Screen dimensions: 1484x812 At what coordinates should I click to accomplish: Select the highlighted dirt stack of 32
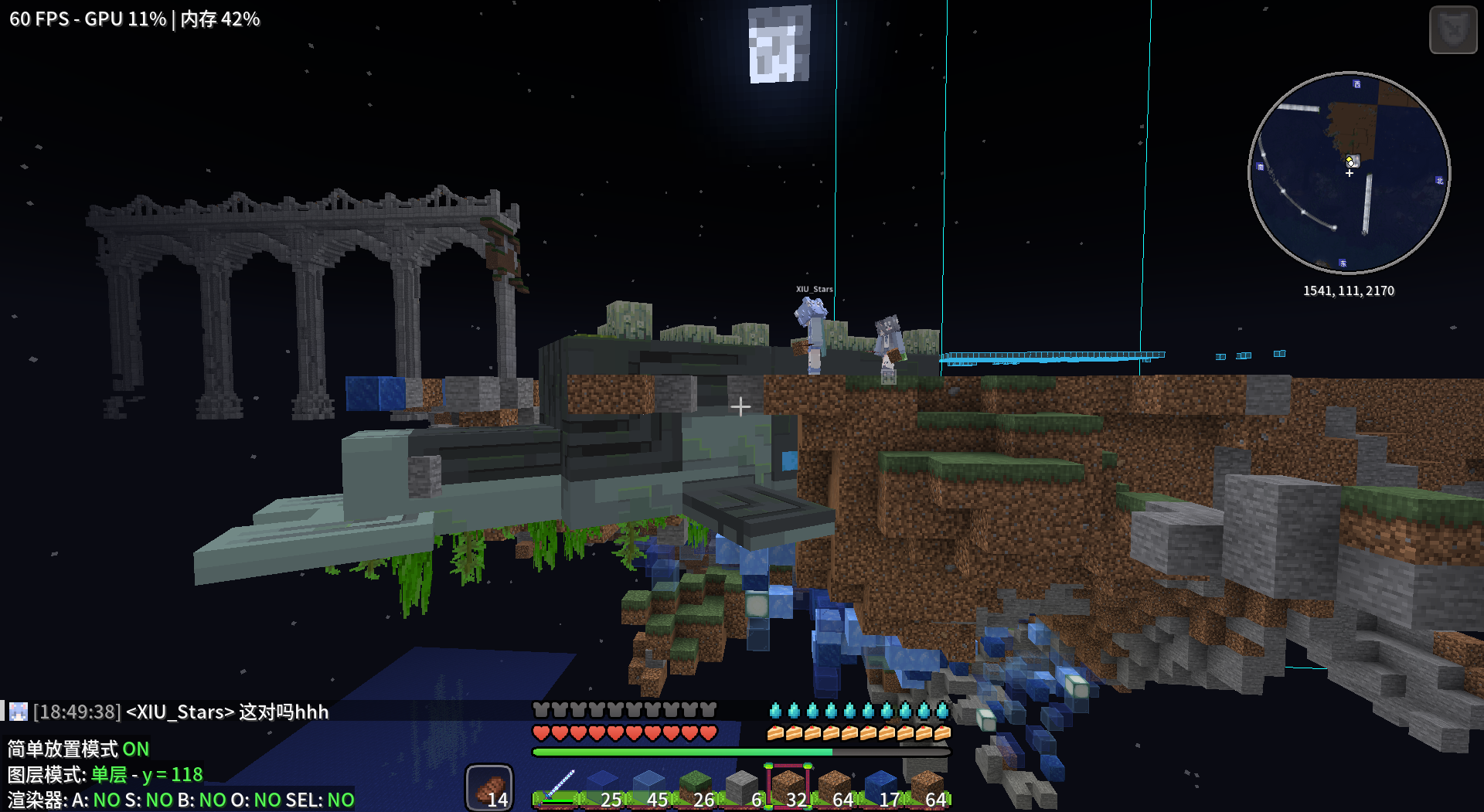[788, 787]
